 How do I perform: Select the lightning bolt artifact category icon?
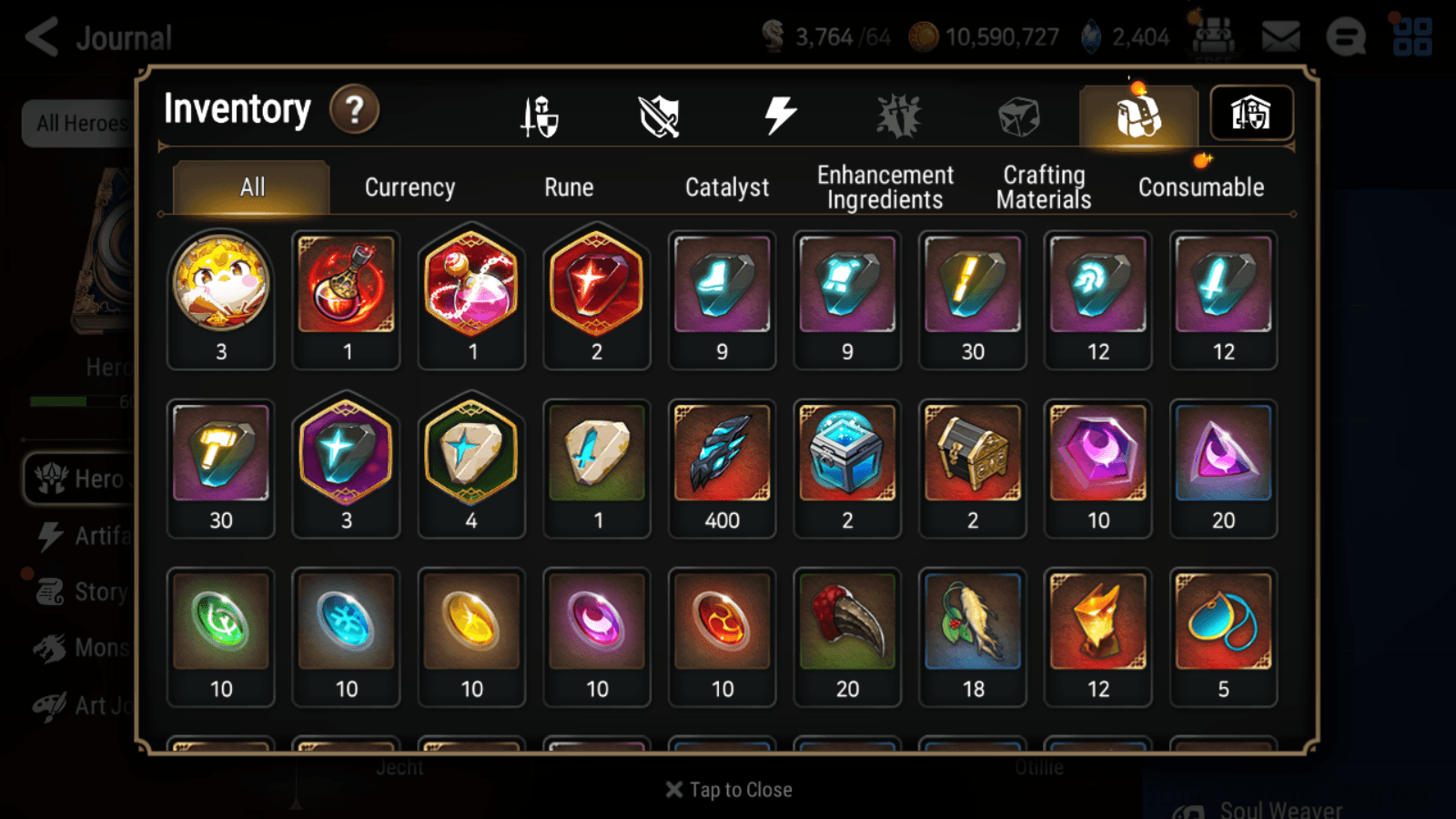point(778,113)
